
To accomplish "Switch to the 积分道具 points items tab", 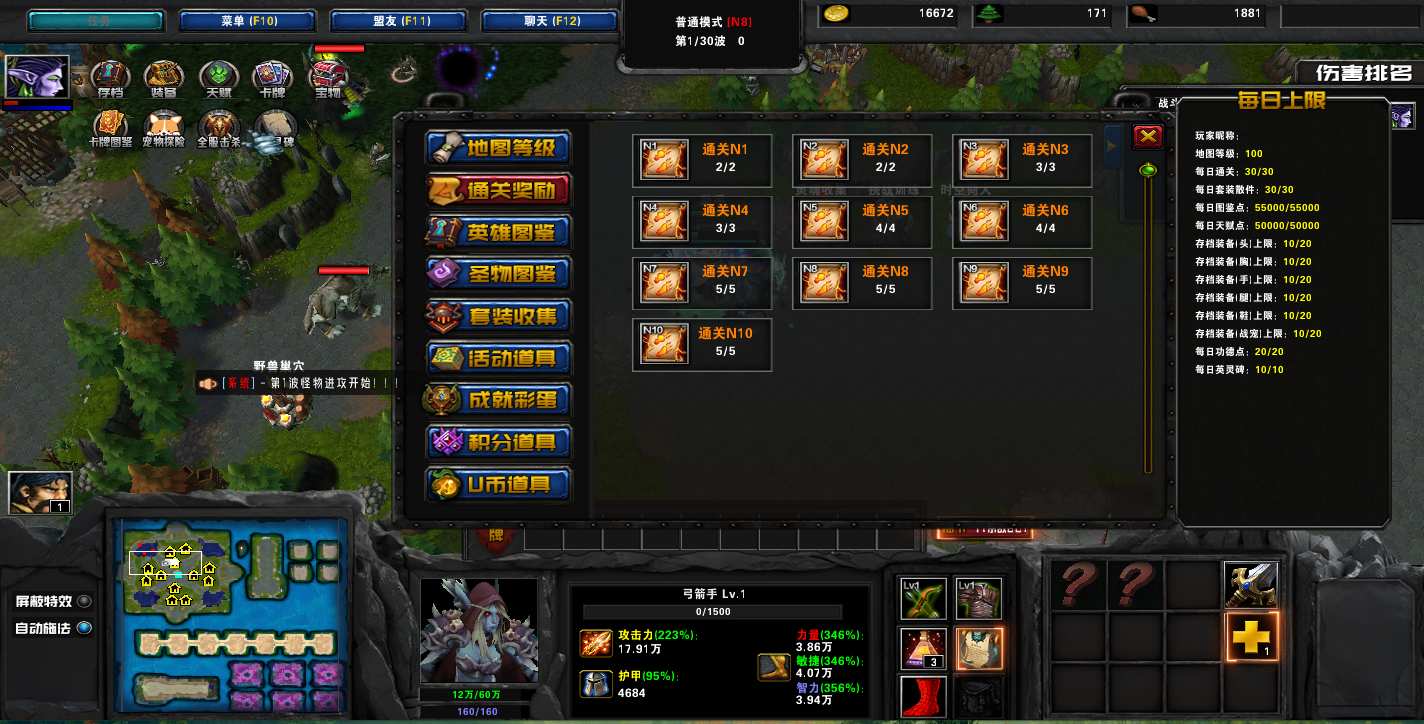I will click(498, 442).
